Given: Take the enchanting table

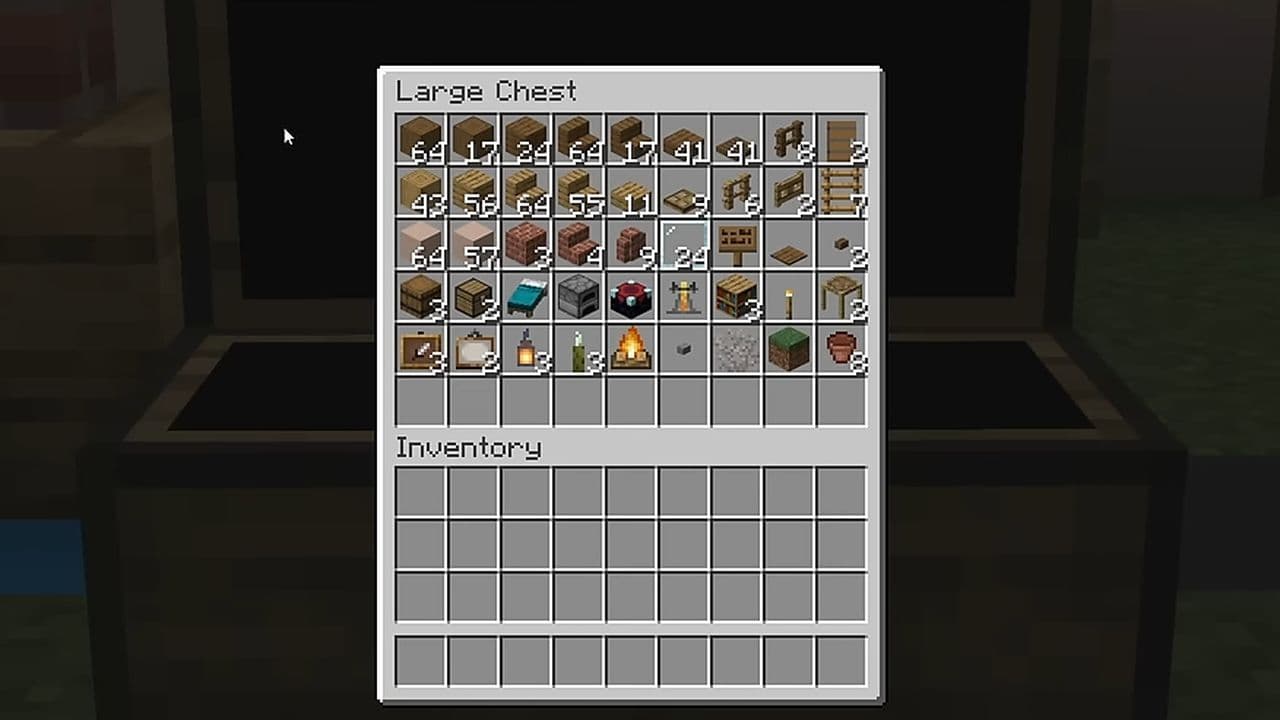Looking at the screenshot, I should [631, 296].
